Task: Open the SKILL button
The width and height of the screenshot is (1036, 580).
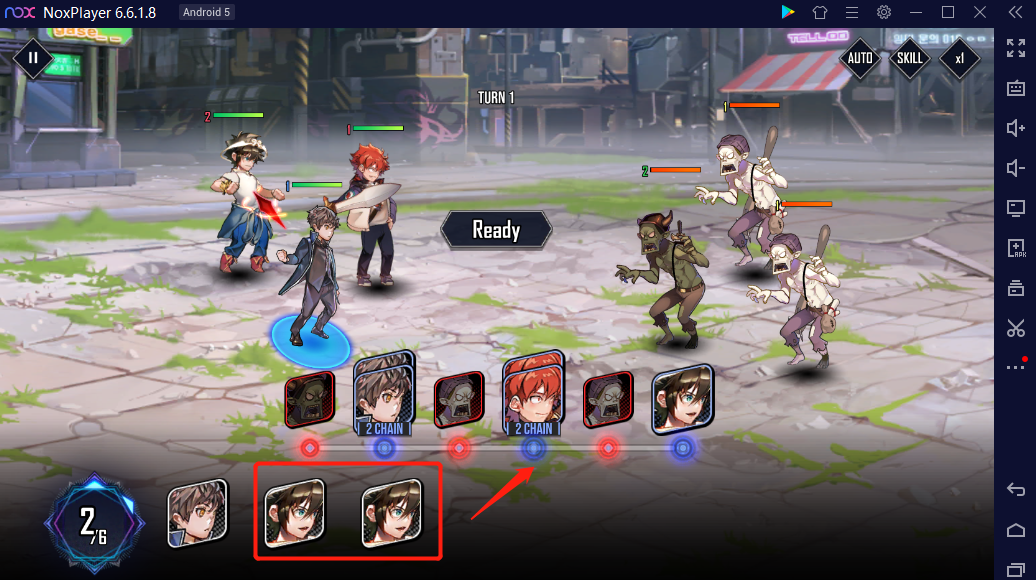Action: (x=910, y=58)
